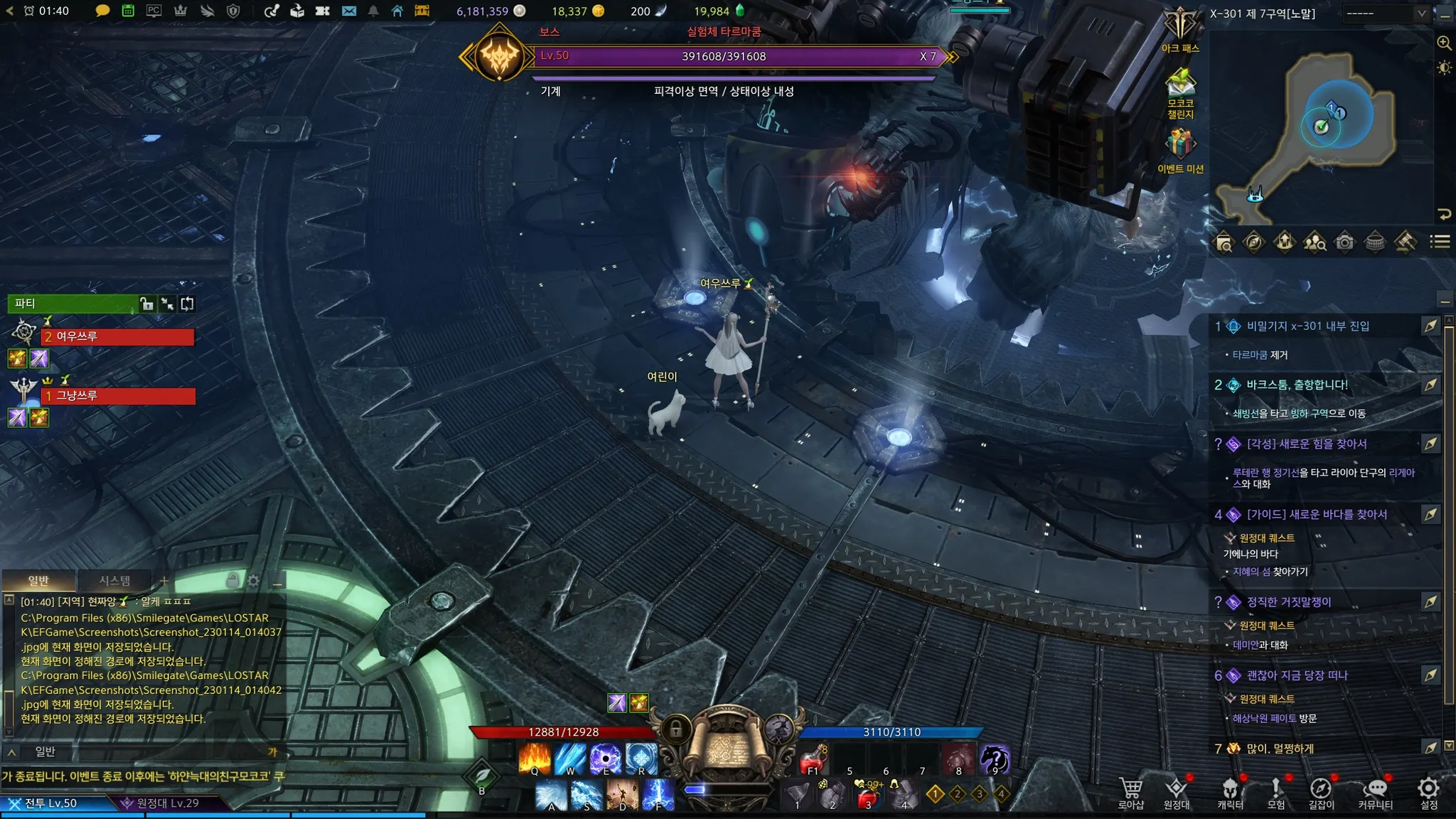This screenshot has width=1456, height=819.
Task: Open the mail envelope icon
Action: point(348,11)
